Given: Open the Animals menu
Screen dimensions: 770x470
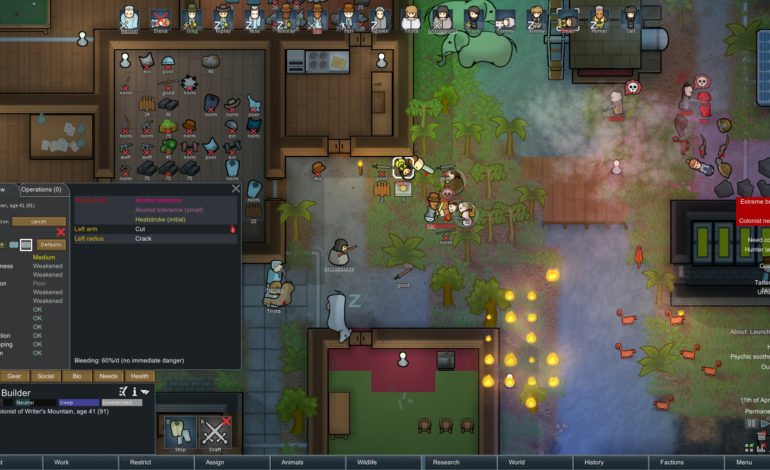Looking at the screenshot, I should point(291,462).
